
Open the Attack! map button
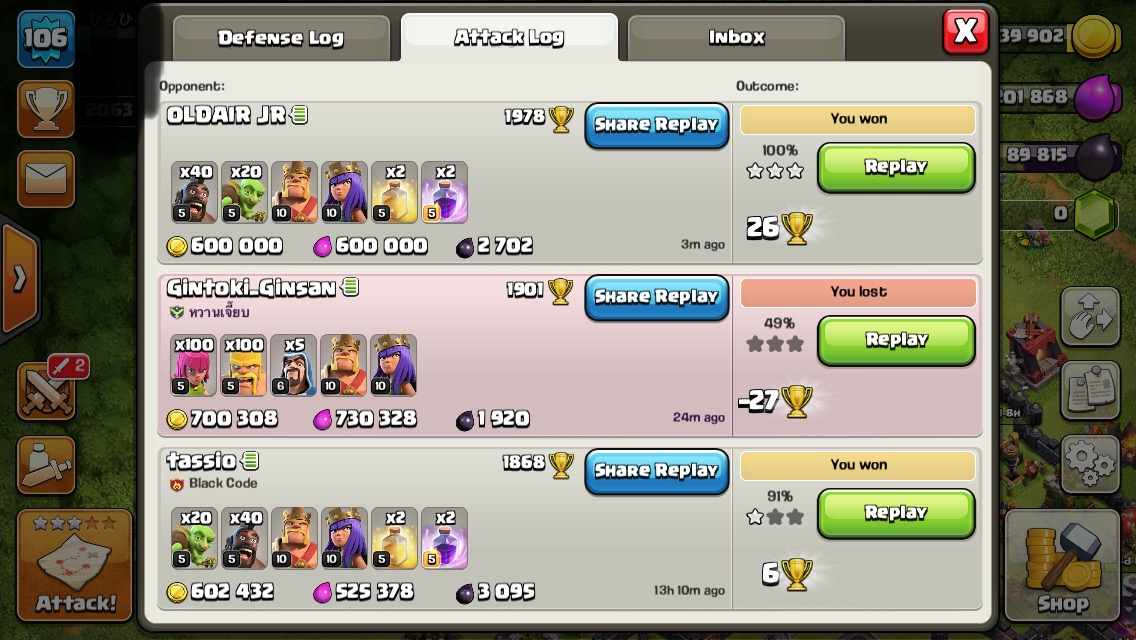tap(75, 565)
